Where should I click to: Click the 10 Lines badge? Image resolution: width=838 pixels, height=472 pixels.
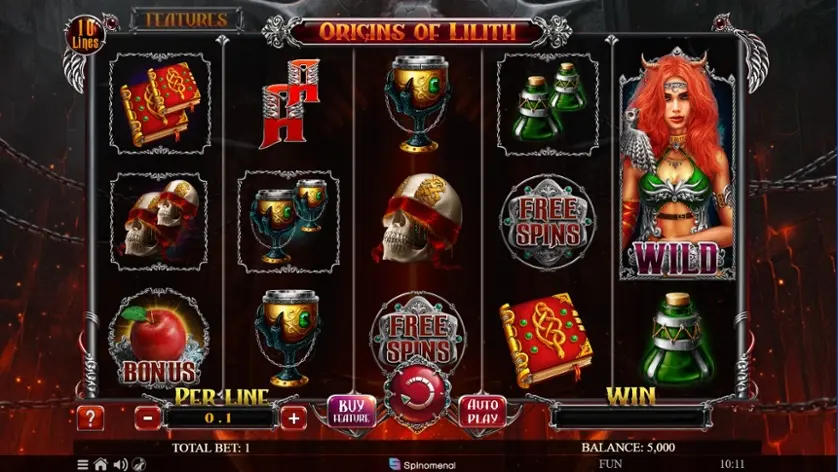pos(82,35)
